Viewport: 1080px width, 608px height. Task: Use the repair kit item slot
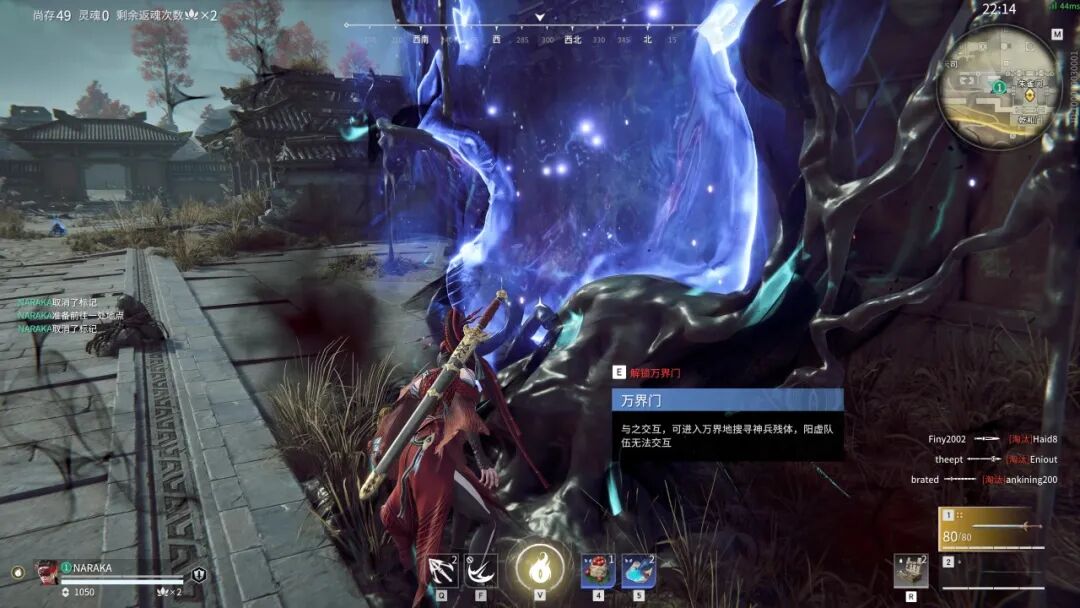tap(910, 571)
